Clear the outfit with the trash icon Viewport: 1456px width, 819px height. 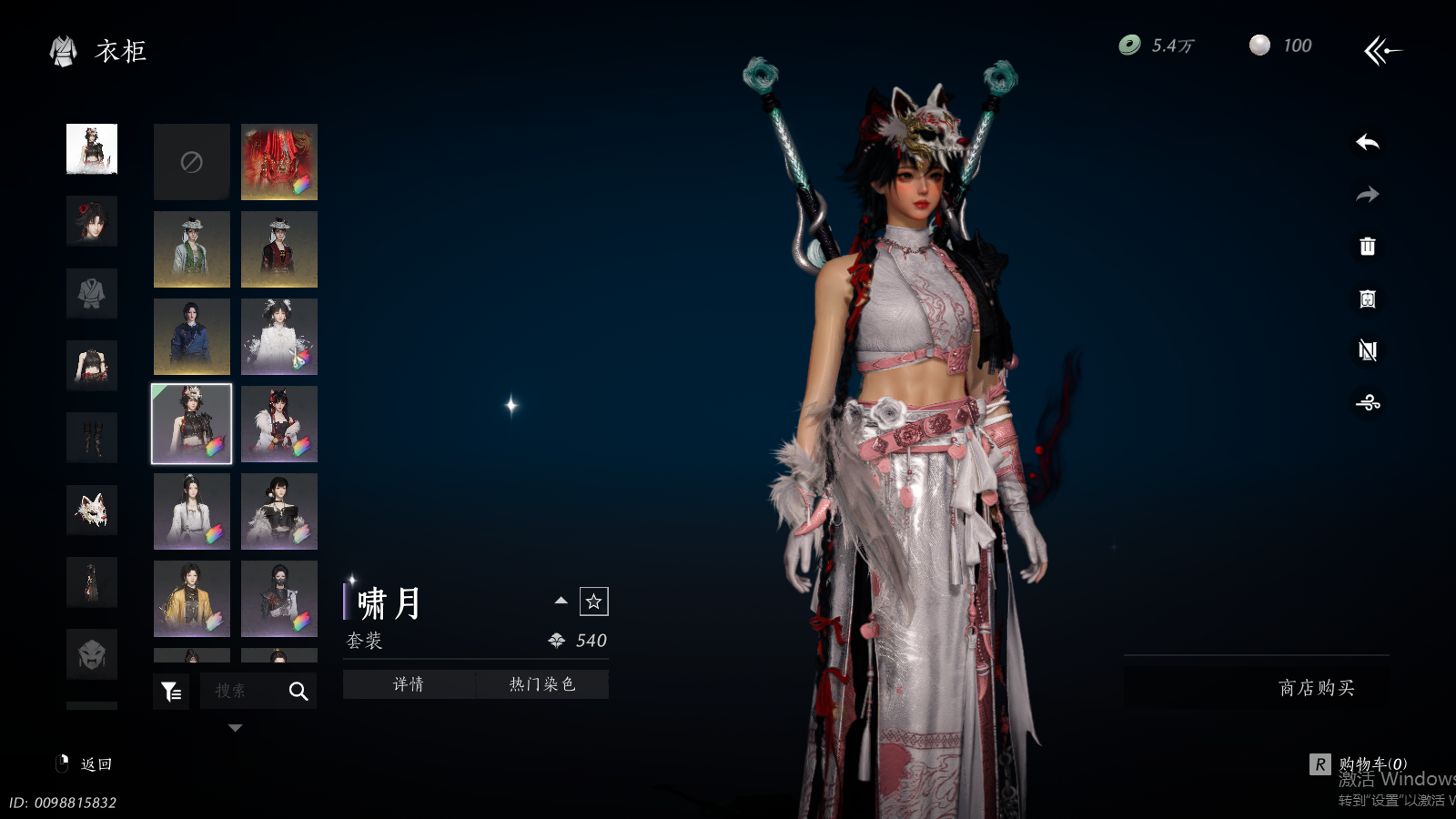1367,247
